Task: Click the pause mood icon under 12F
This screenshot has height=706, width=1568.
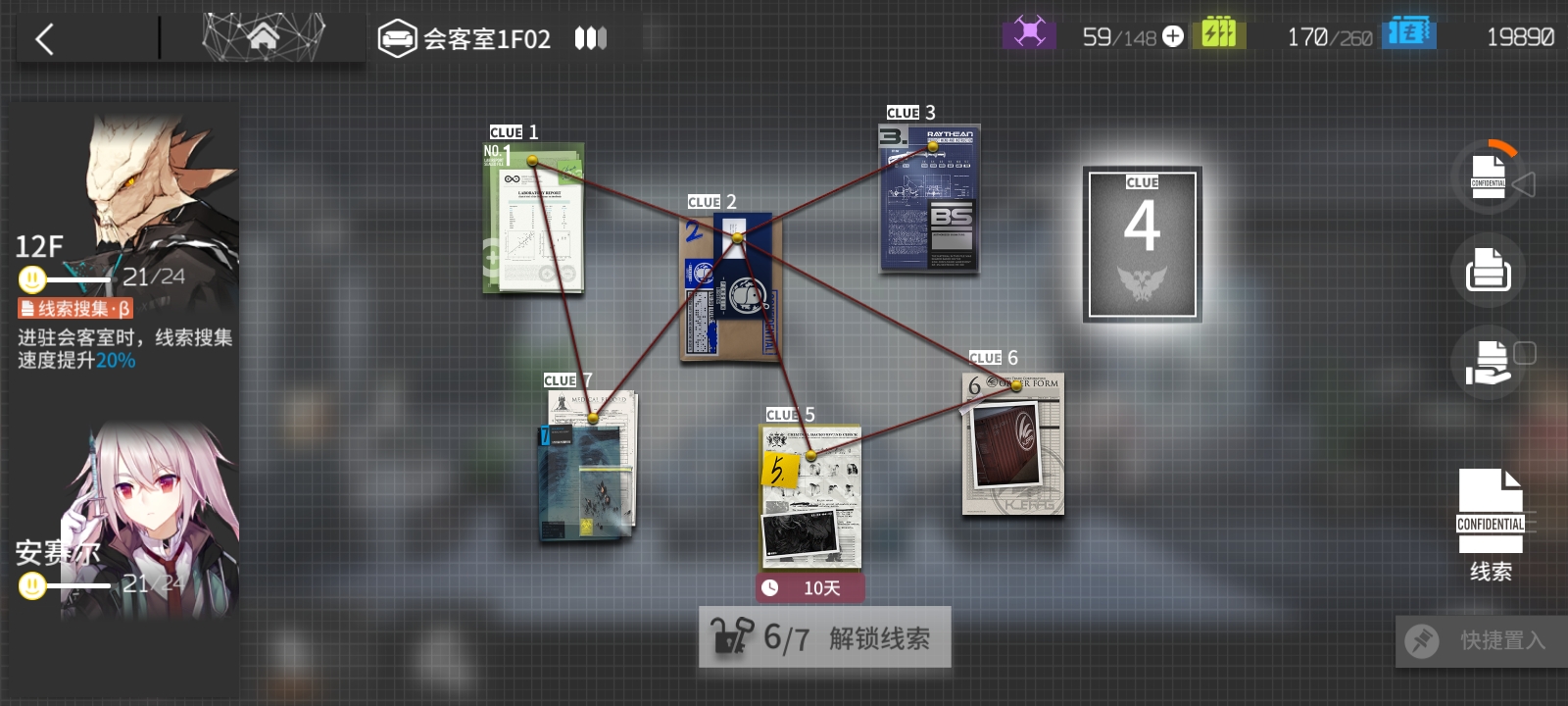Action: click(31, 280)
